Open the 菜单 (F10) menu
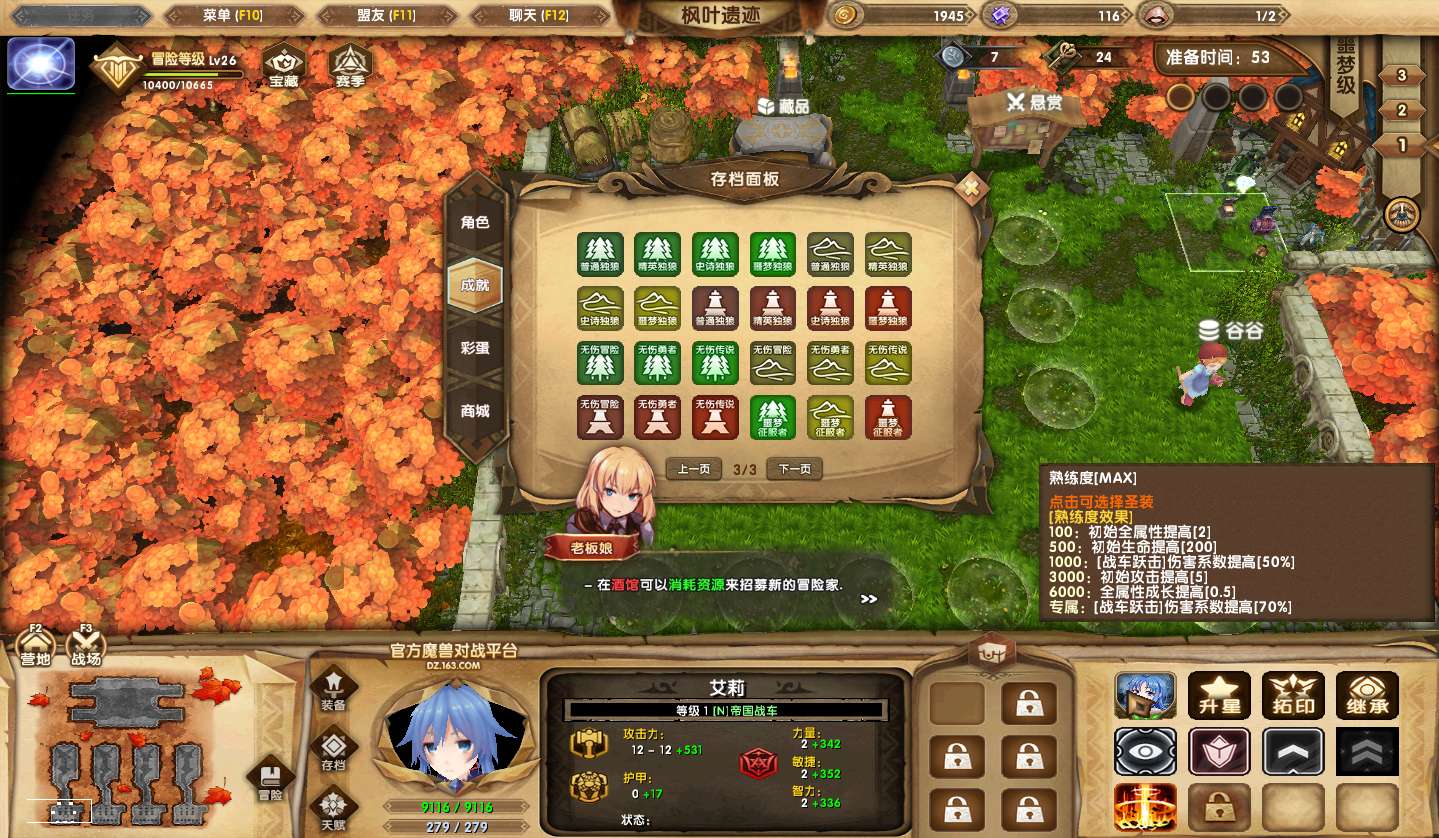 233,16
